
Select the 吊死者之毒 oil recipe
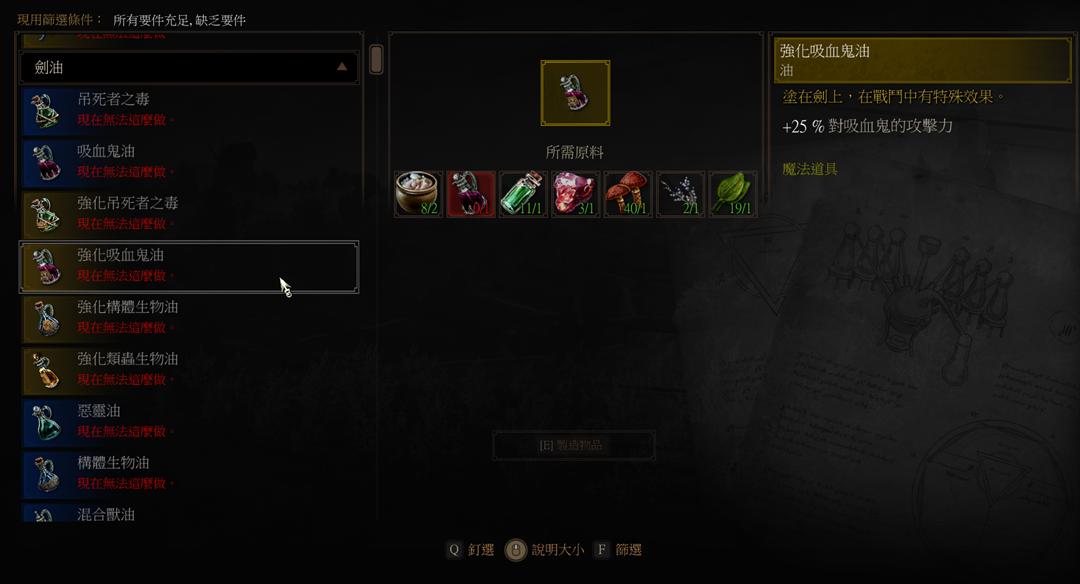point(189,110)
